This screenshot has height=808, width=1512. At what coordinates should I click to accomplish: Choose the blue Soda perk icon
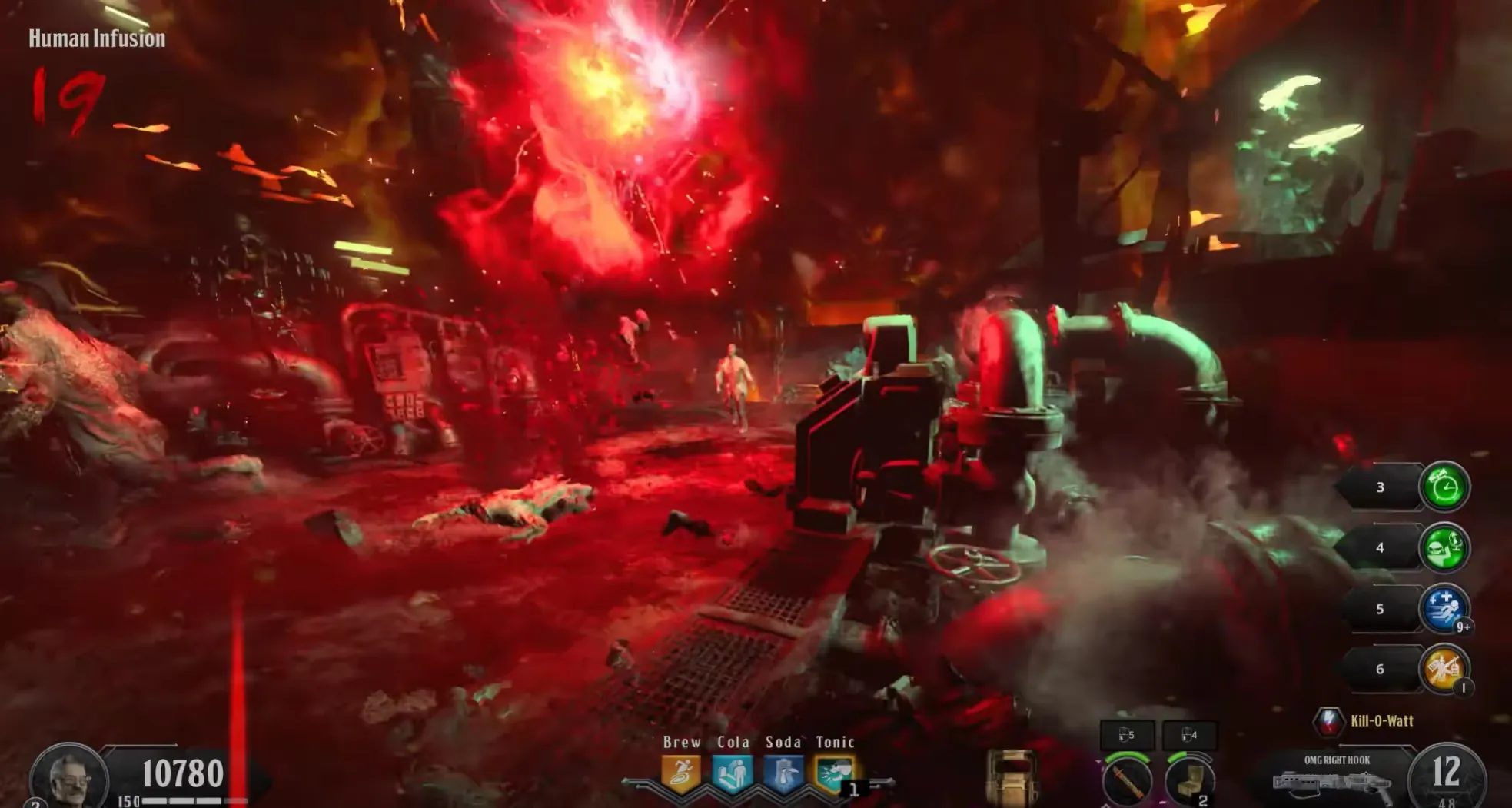tap(783, 773)
